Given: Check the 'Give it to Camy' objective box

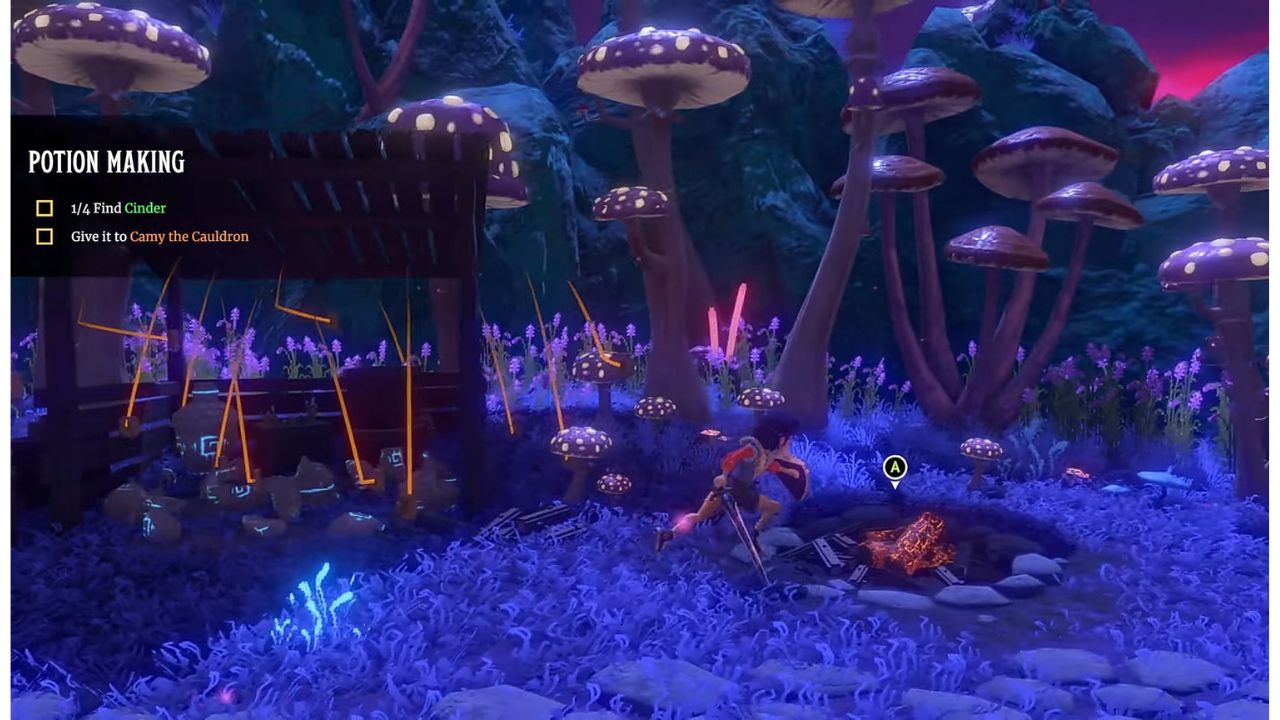Looking at the screenshot, I should point(43,236).
